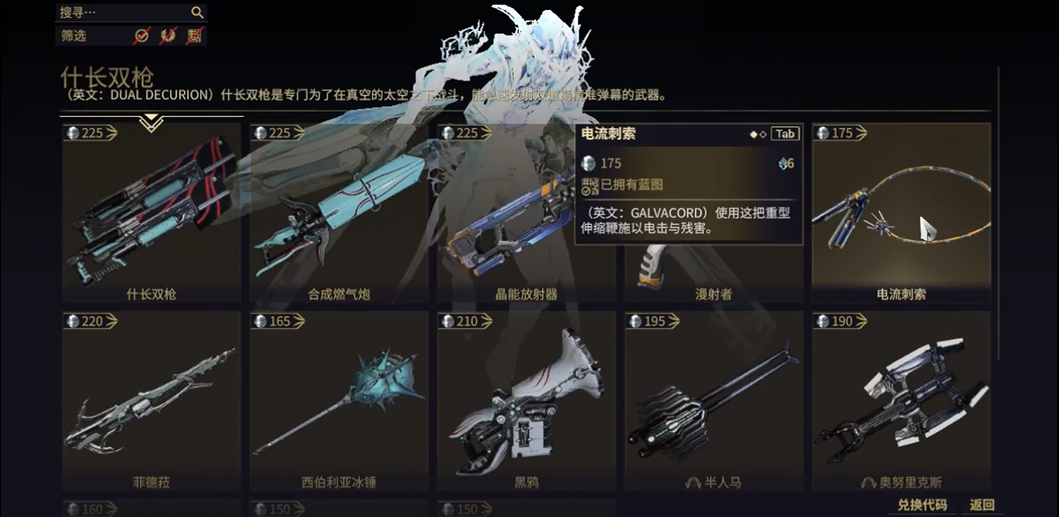
Task: Pick the 菲德菈 bow tile
Action: click(x=152, y=402)
